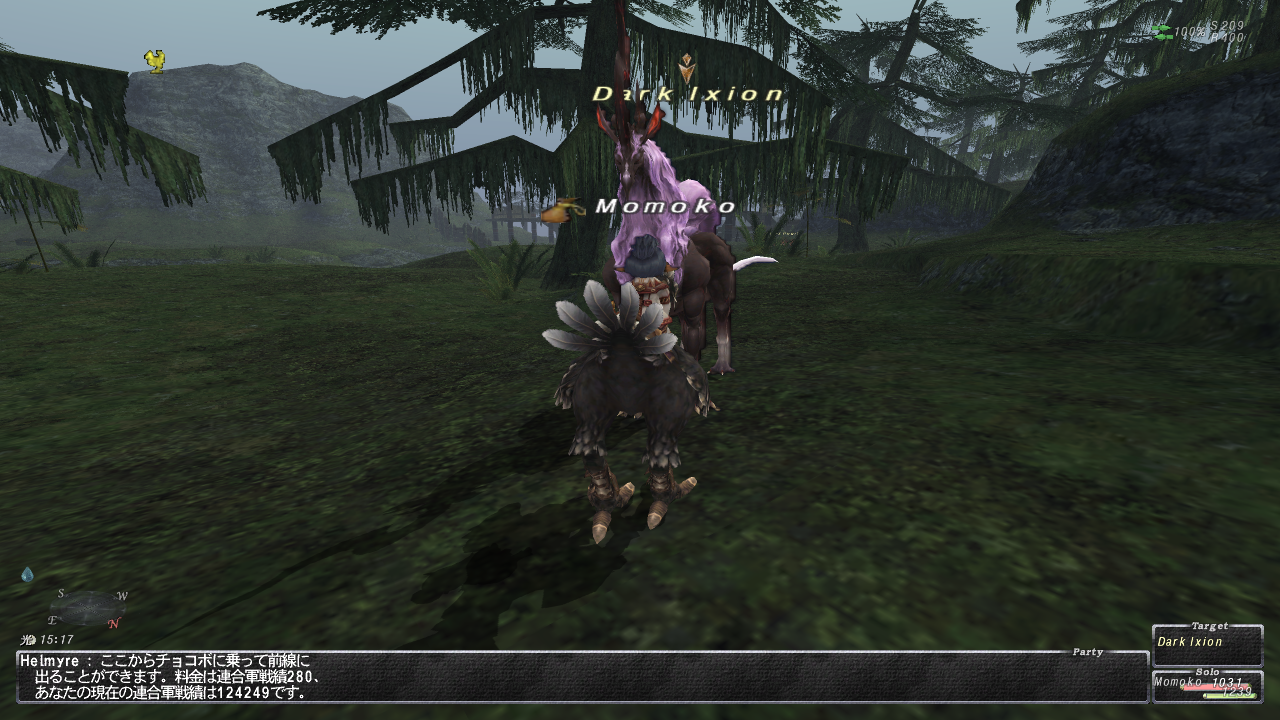Click the yellow chocobo status icon
The image size is (1280, 720).
(154, 61)
